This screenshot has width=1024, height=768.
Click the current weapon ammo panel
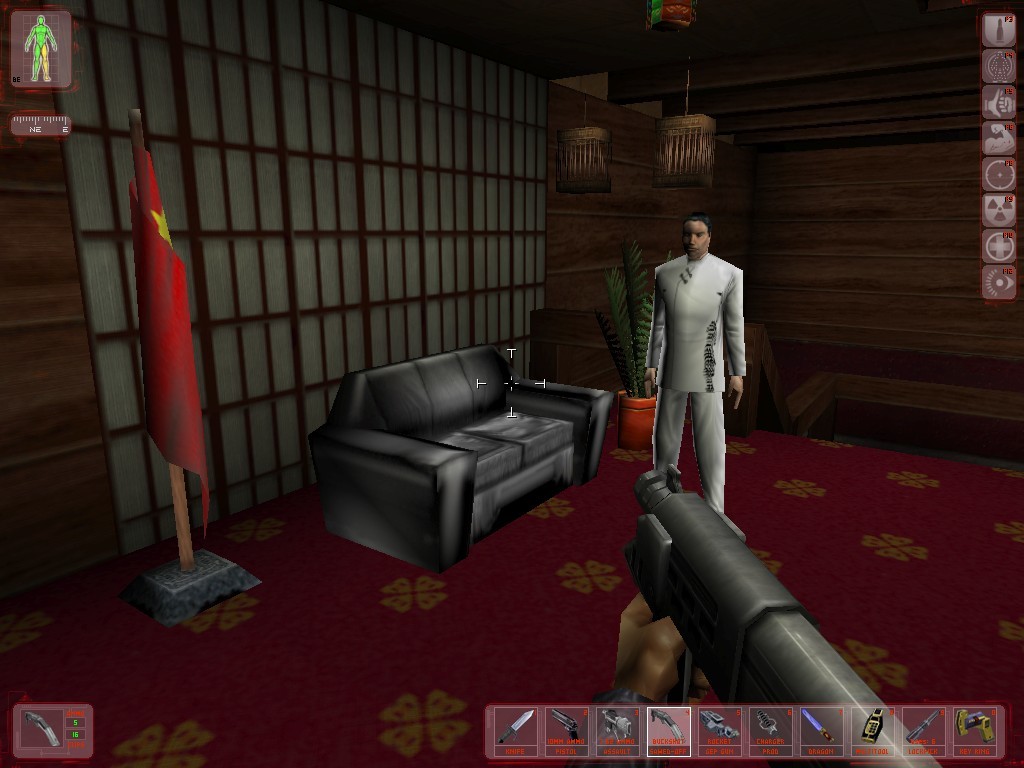tap(52, 730)
